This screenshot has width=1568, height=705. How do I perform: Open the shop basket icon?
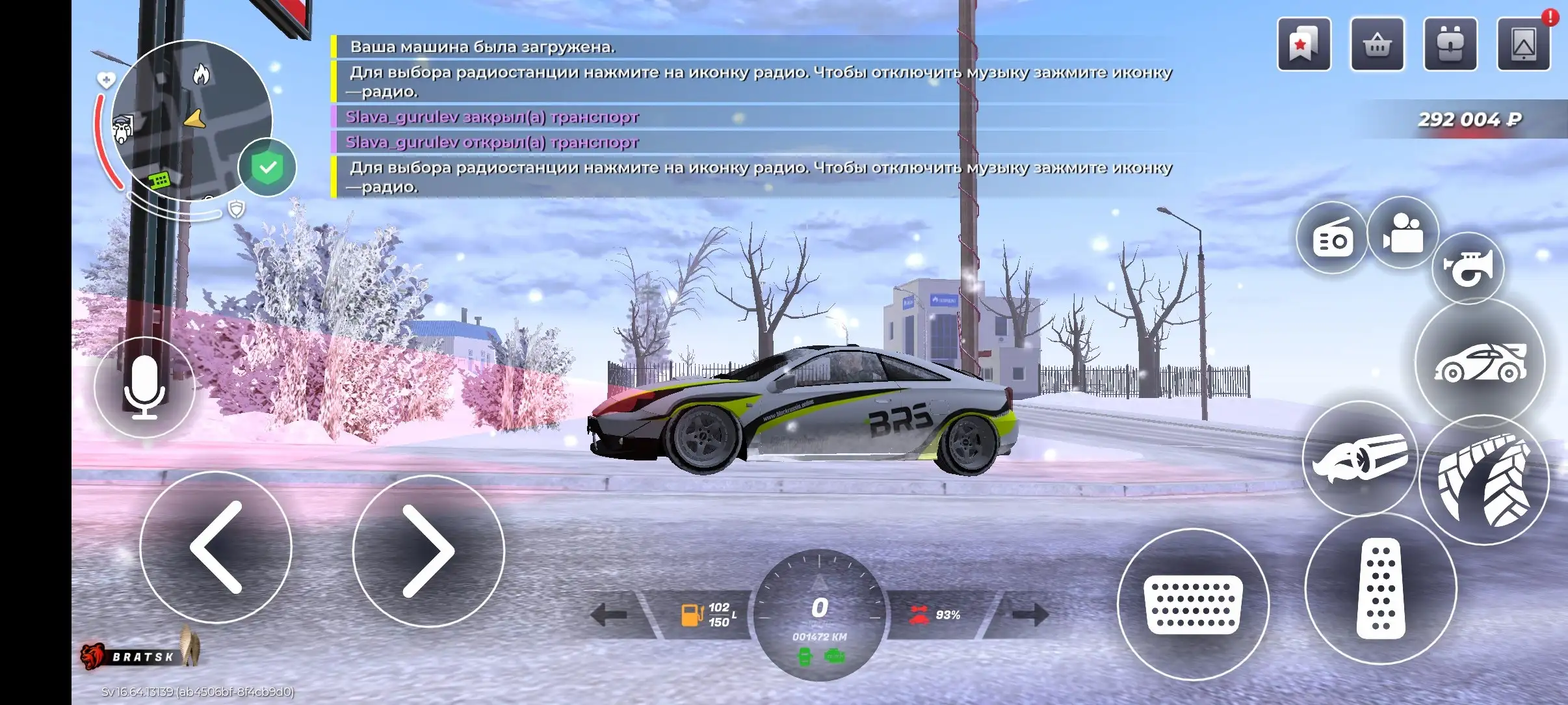1378,44
